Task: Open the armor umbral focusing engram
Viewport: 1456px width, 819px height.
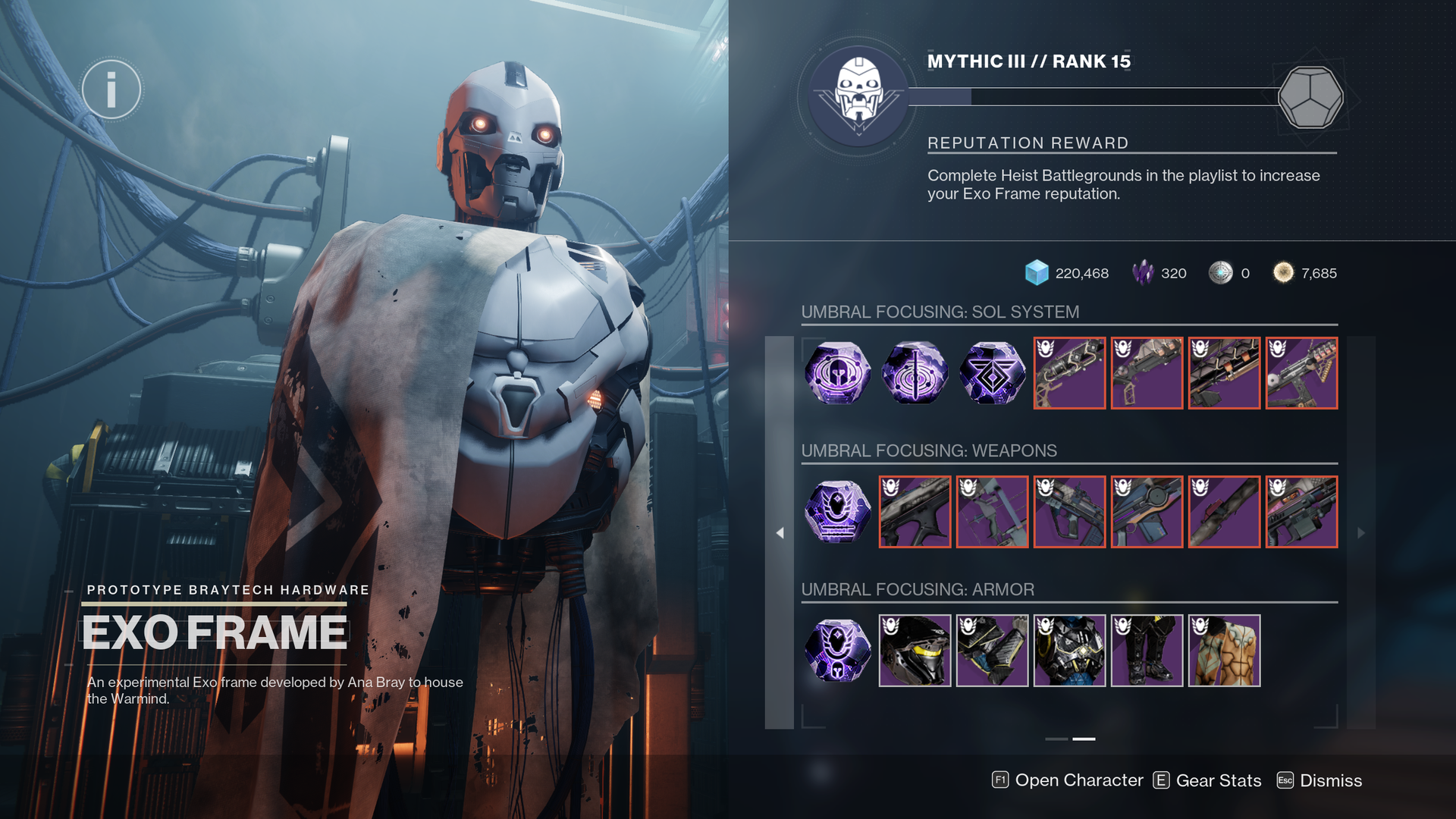Action: (x=836, y=650)
